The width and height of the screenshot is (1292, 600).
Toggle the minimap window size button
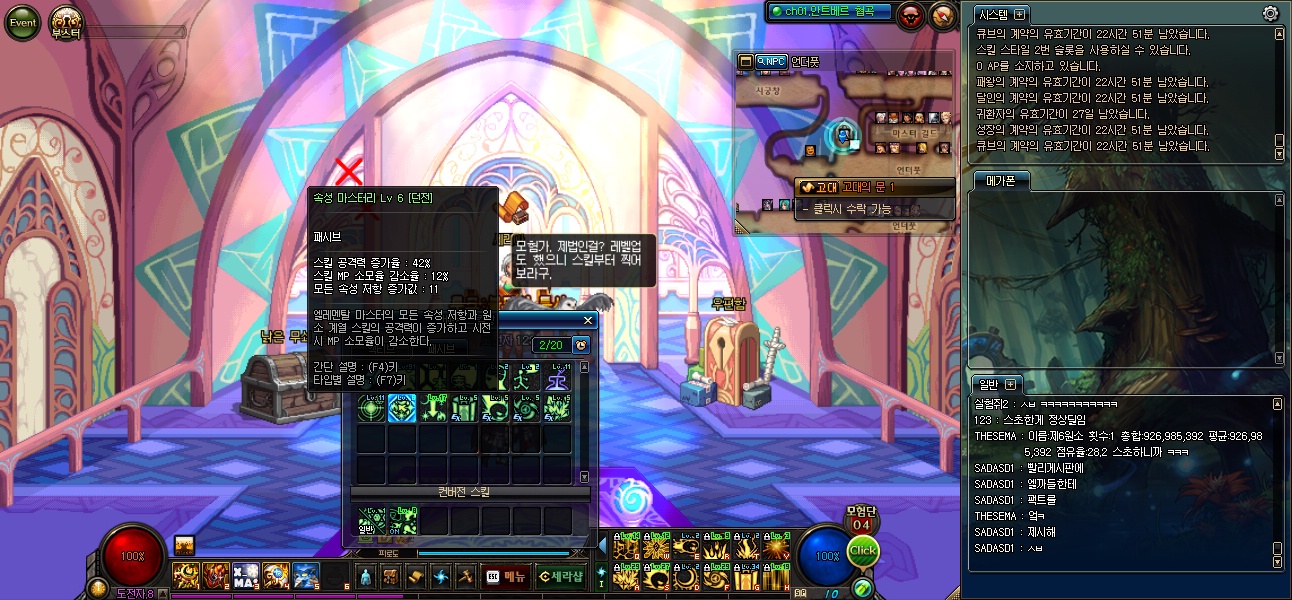(745, 61)
